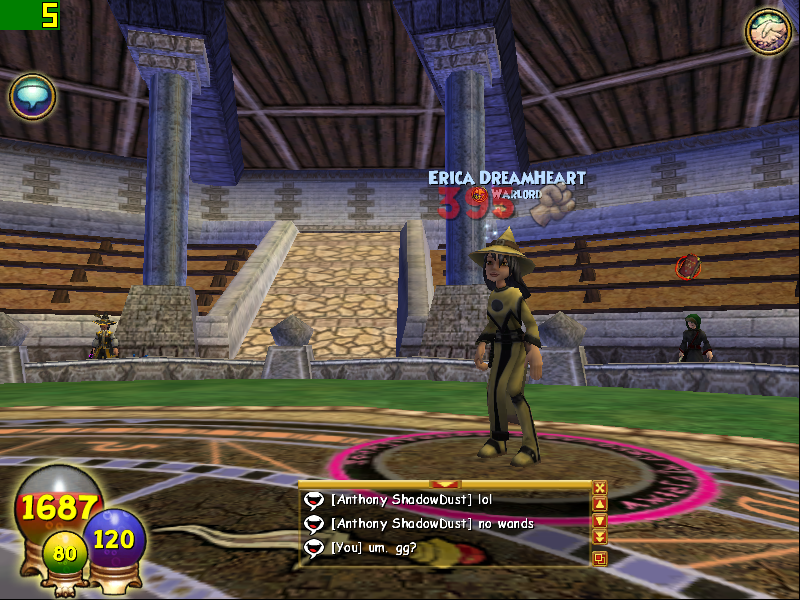The width and height of the screenshot is (800, 600).
Task: Select Anthony ShadowDust's "no wands" message
Action: click(x=432, y=523)
